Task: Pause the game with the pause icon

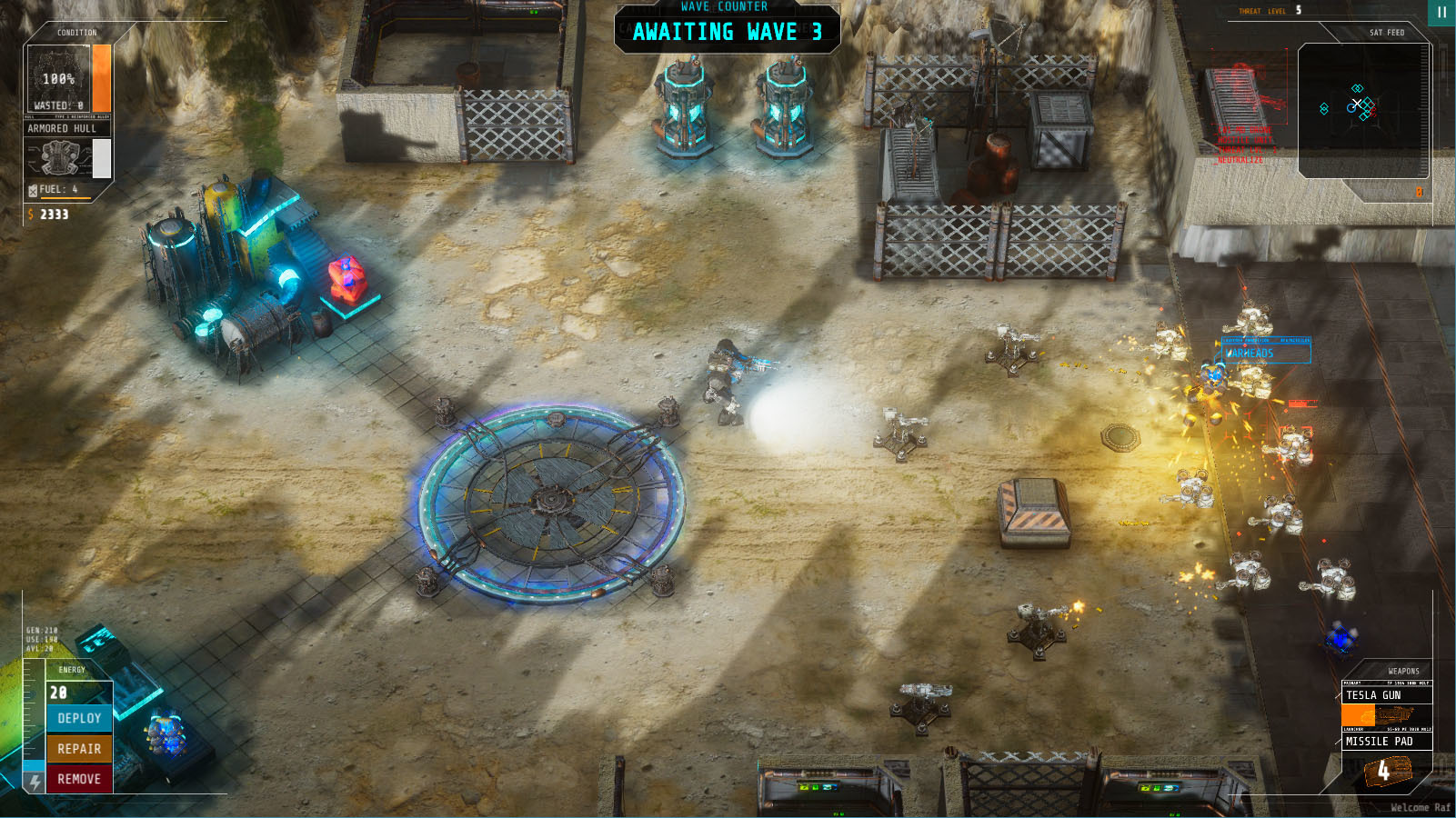Action: tap(1441, 13)
